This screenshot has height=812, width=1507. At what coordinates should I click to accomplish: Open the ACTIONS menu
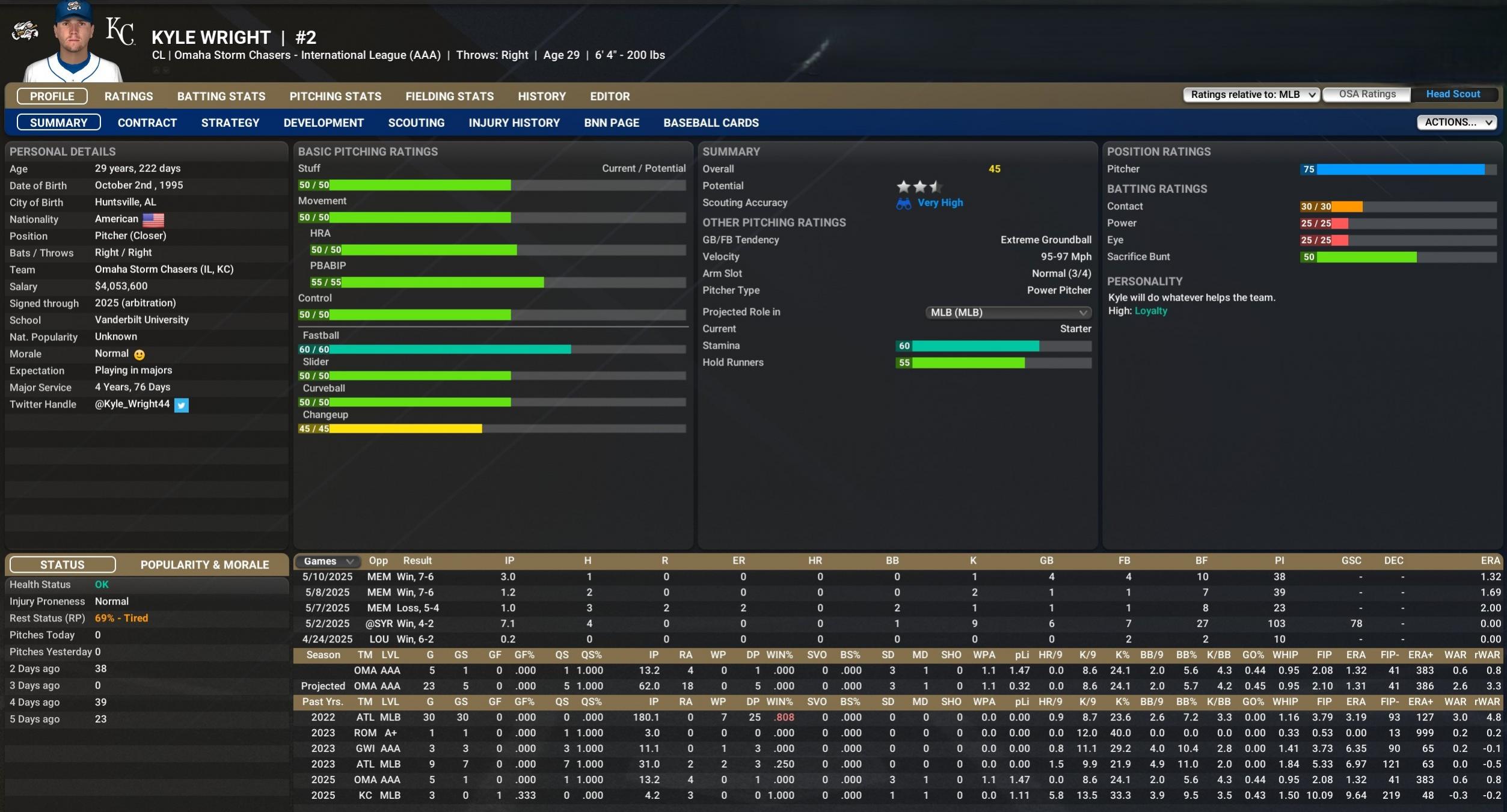pos(1456,122)
